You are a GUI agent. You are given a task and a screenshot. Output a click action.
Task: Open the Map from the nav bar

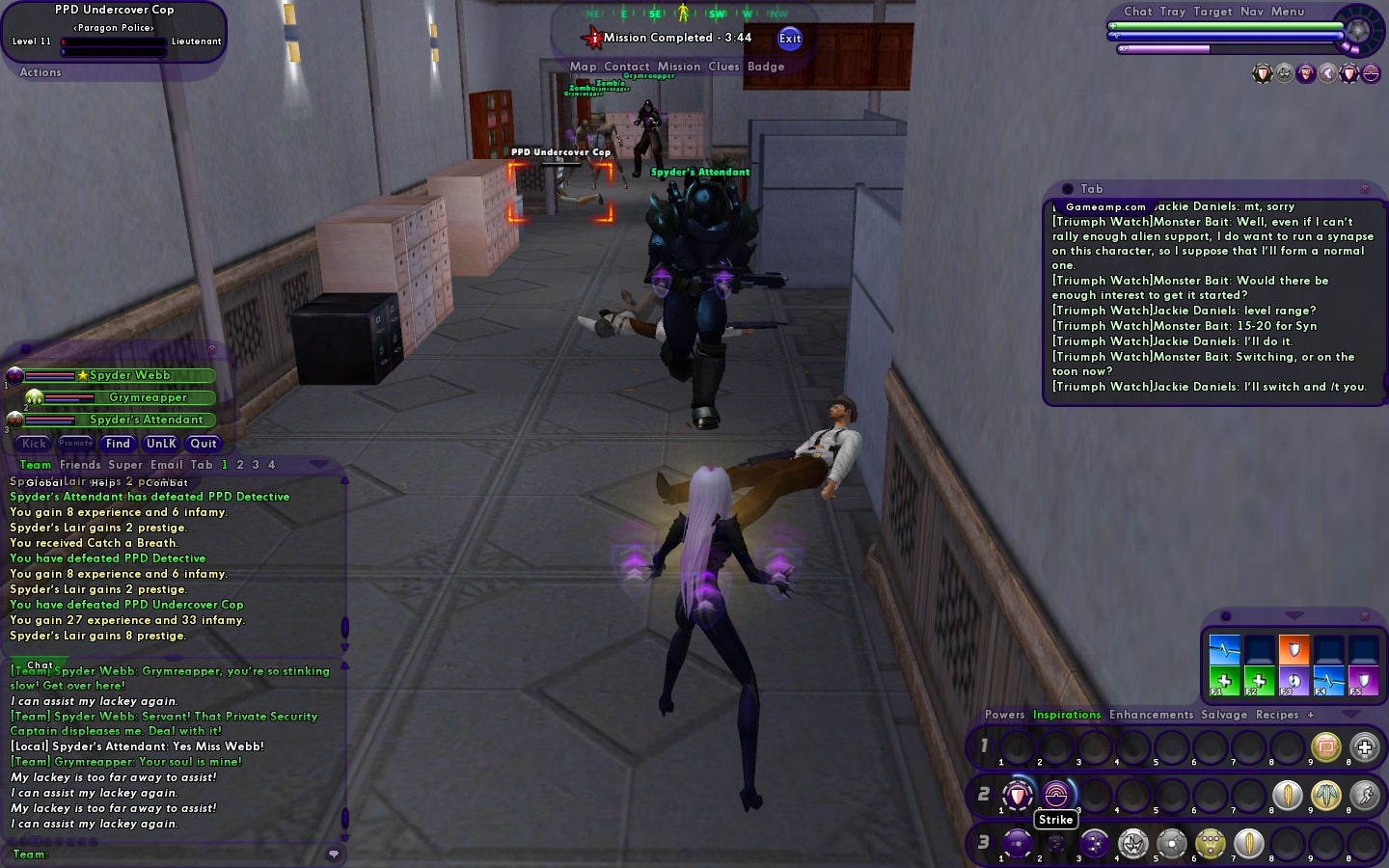coord(583,67)
